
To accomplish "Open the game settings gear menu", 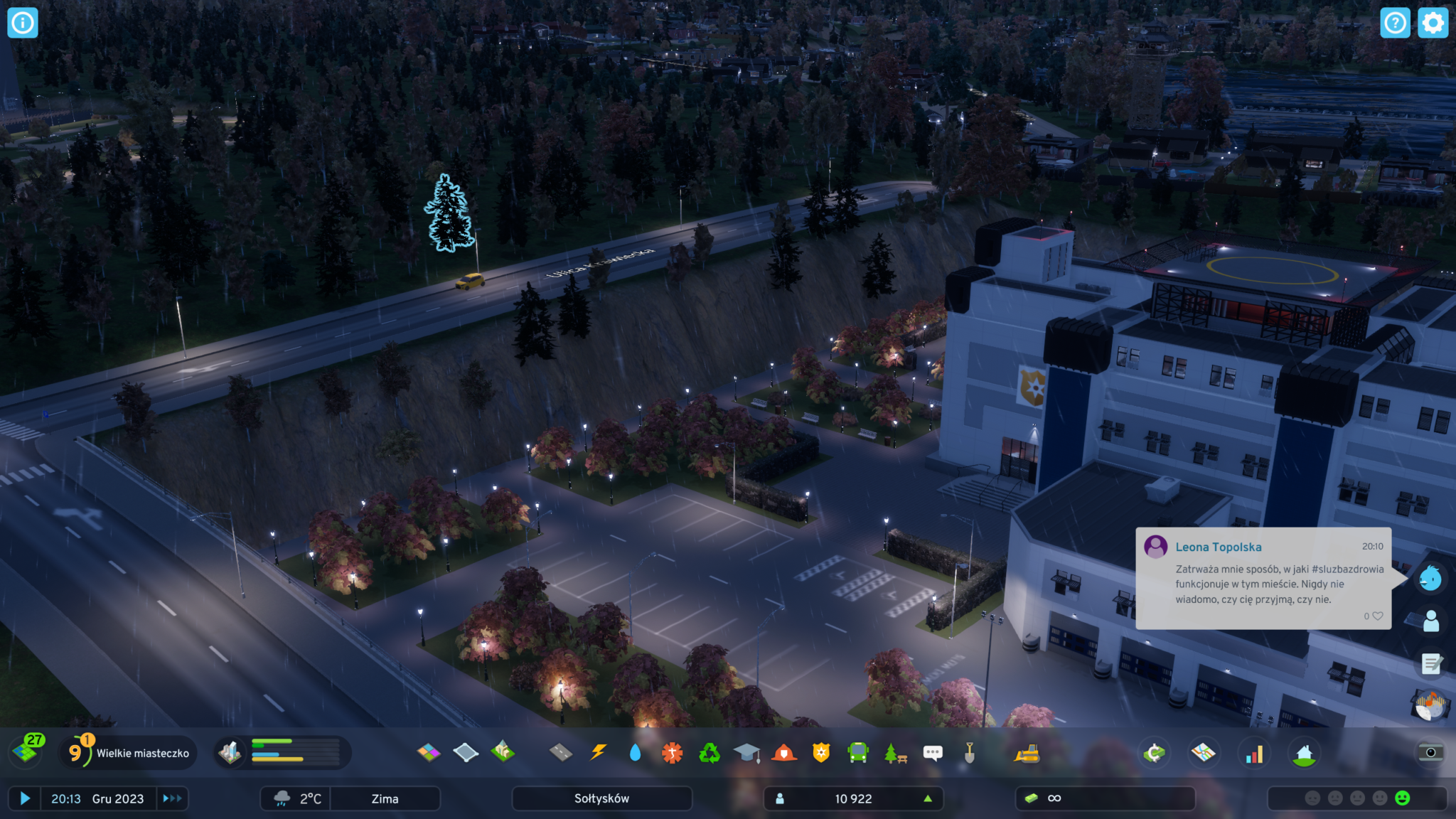I will 1433,23.
